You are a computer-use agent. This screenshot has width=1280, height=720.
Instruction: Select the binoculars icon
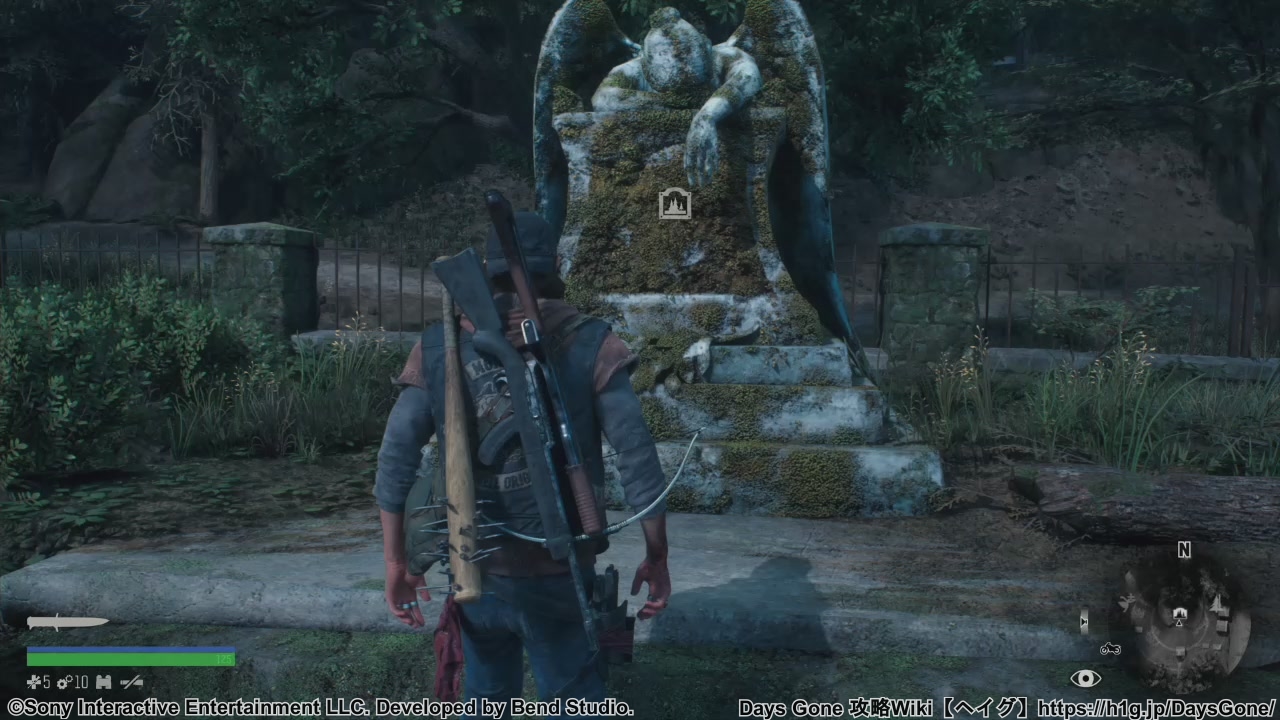pos(103,682)
